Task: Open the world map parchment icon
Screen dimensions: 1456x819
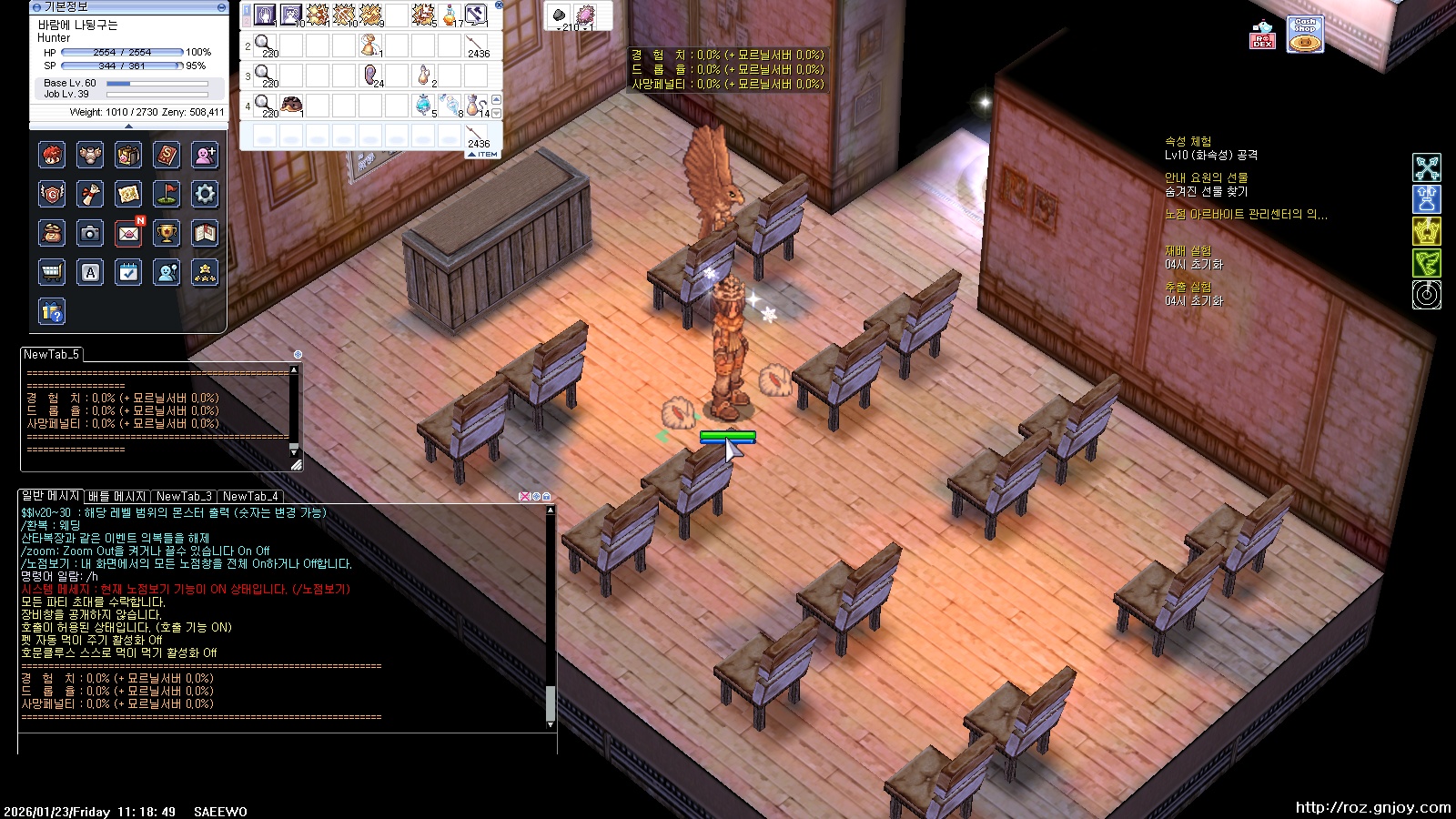Action: click(128, 194)
